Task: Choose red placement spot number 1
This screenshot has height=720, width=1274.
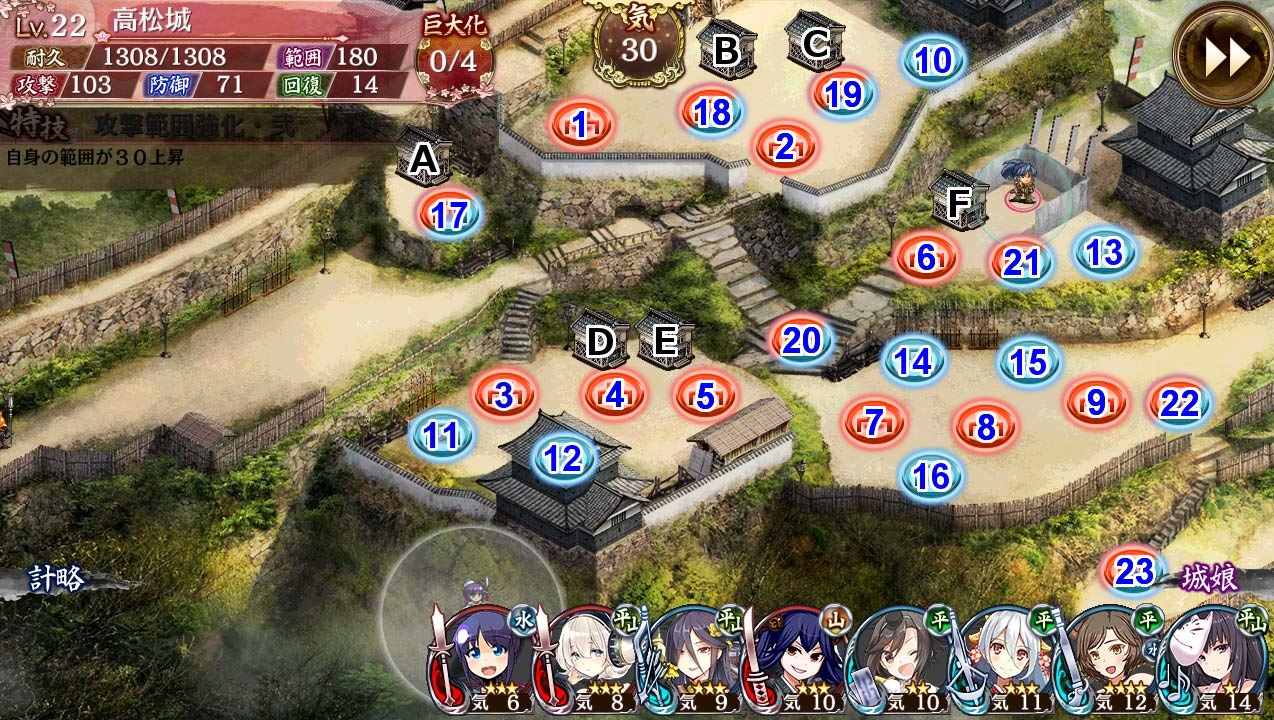Action: 580,125
